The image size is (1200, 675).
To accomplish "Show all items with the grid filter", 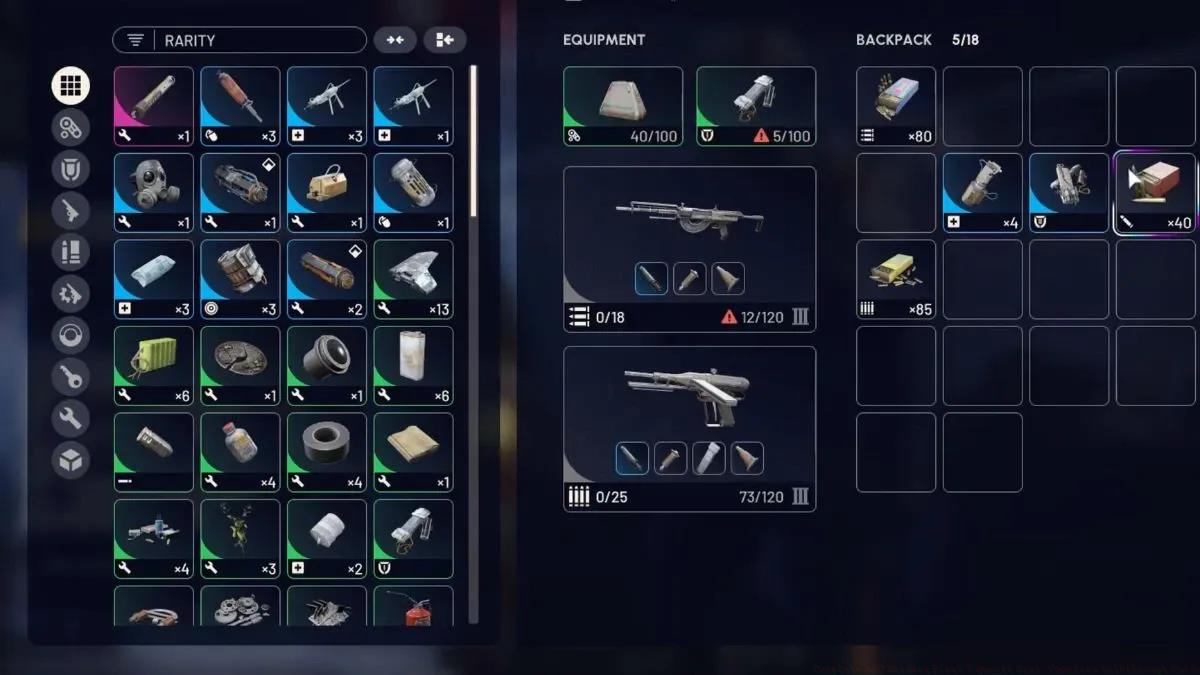I will [70, 86].
